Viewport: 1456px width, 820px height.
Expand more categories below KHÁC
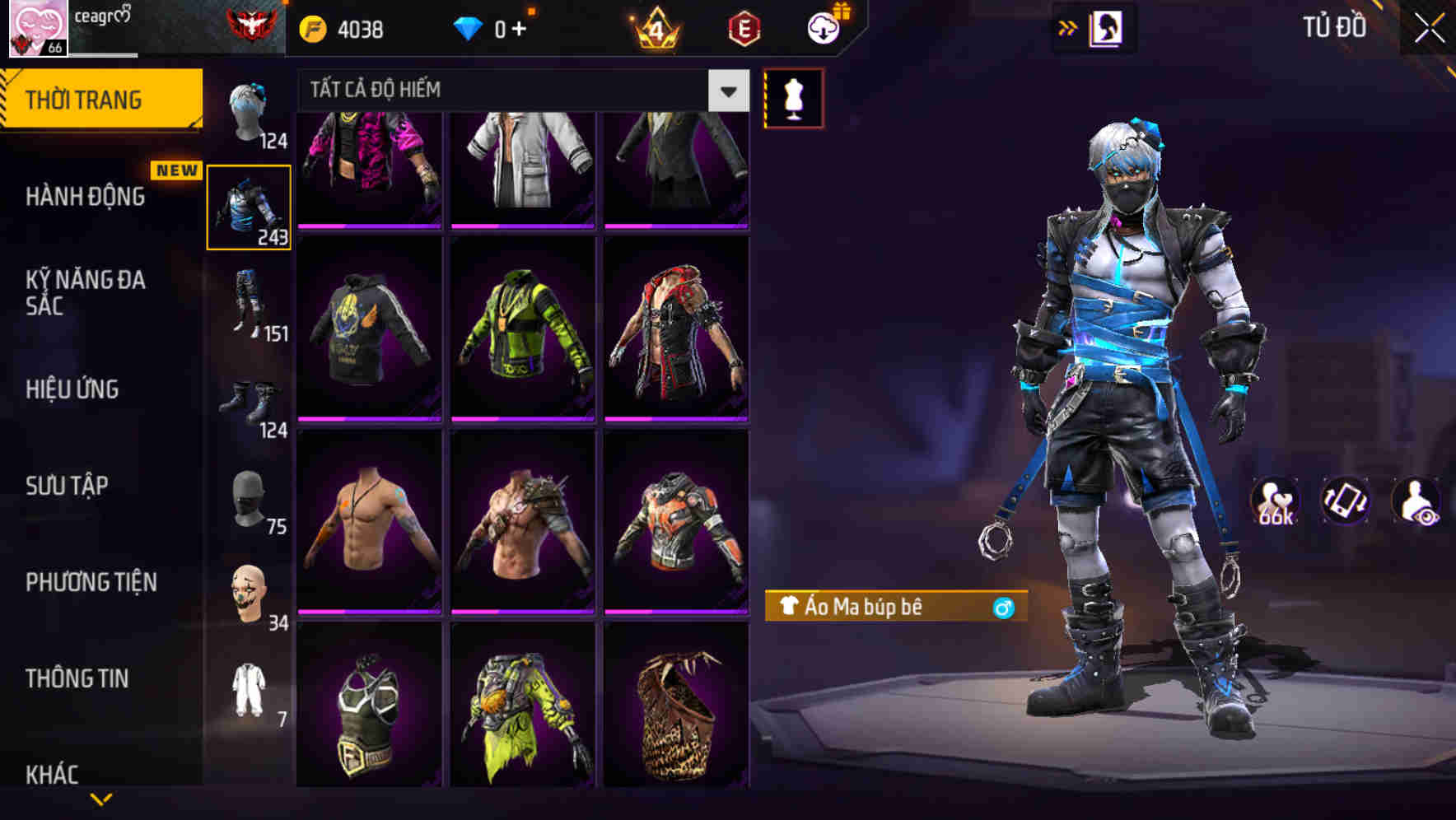point(100,799)
